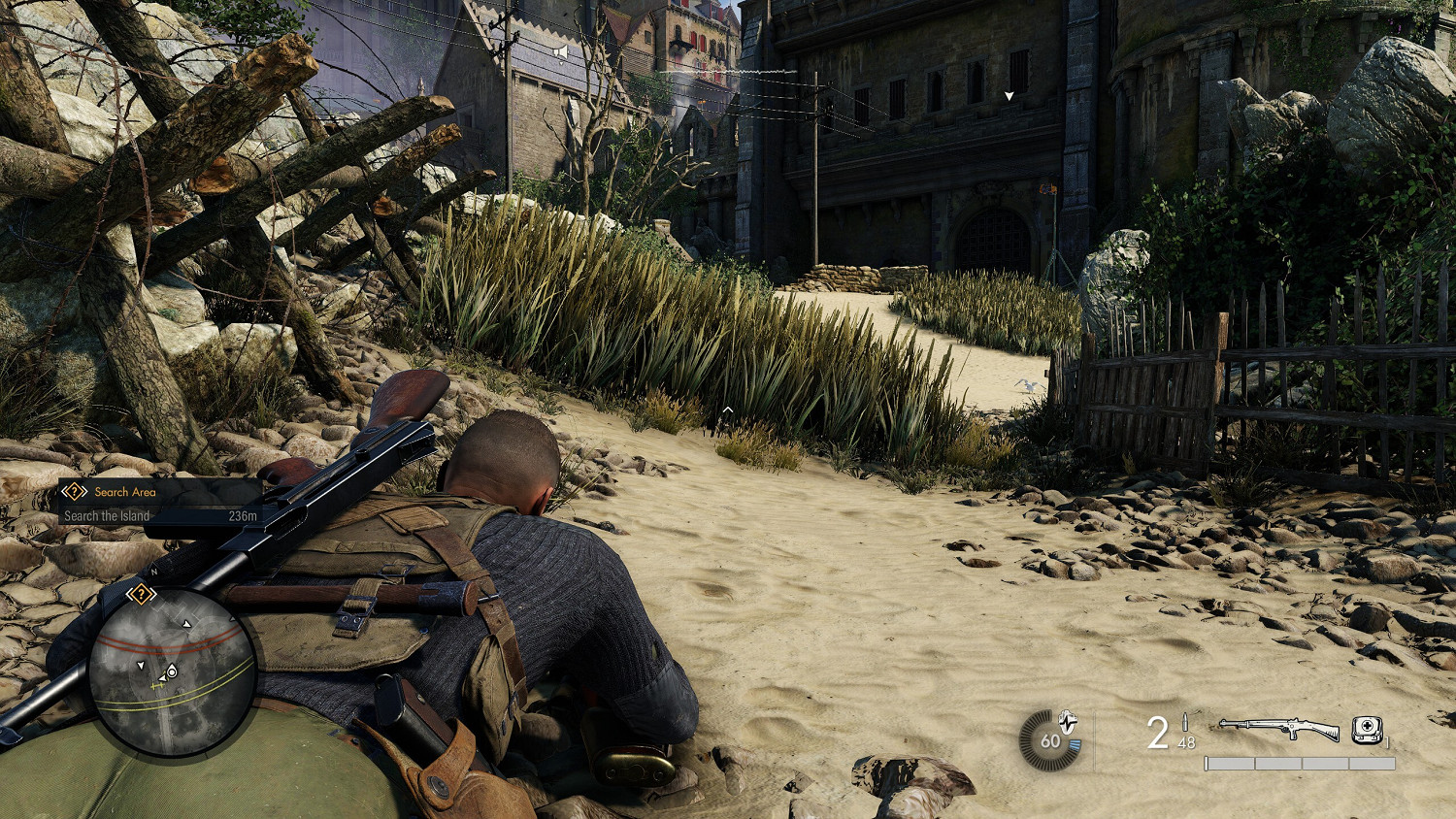Select the equipped rifle weapon icon

coord(1278,728)
